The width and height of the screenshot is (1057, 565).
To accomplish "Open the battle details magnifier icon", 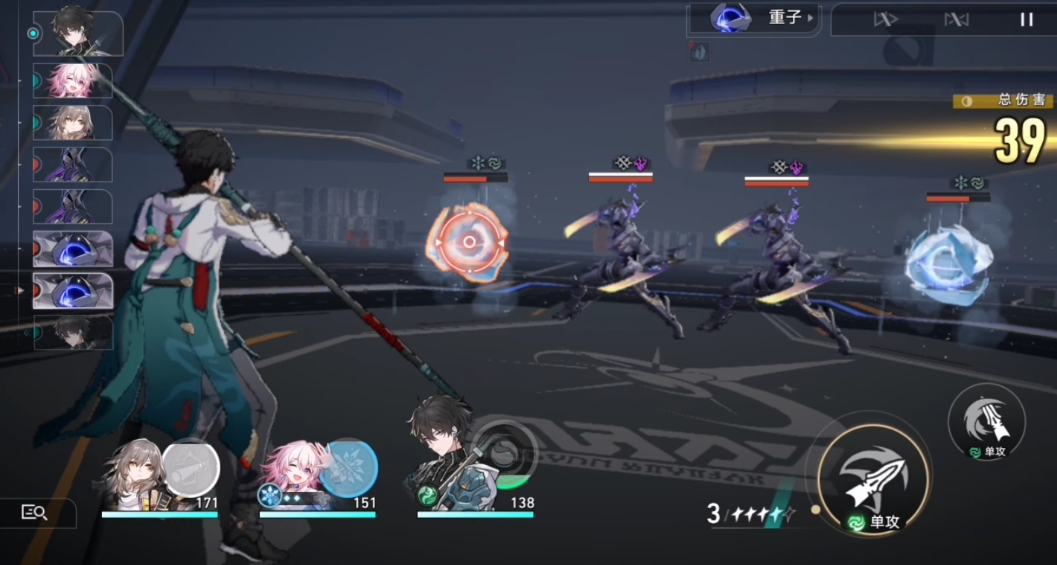I will tap(35, 512).
